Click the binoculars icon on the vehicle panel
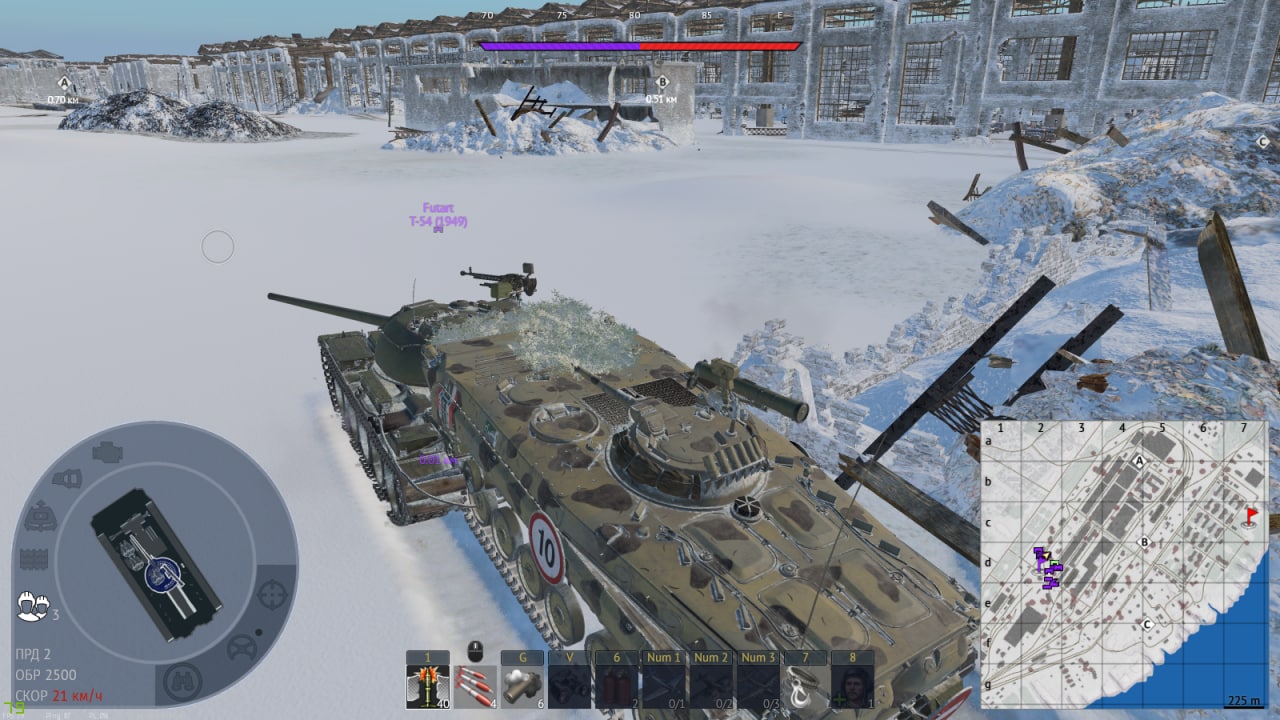 tap(182, 682)
